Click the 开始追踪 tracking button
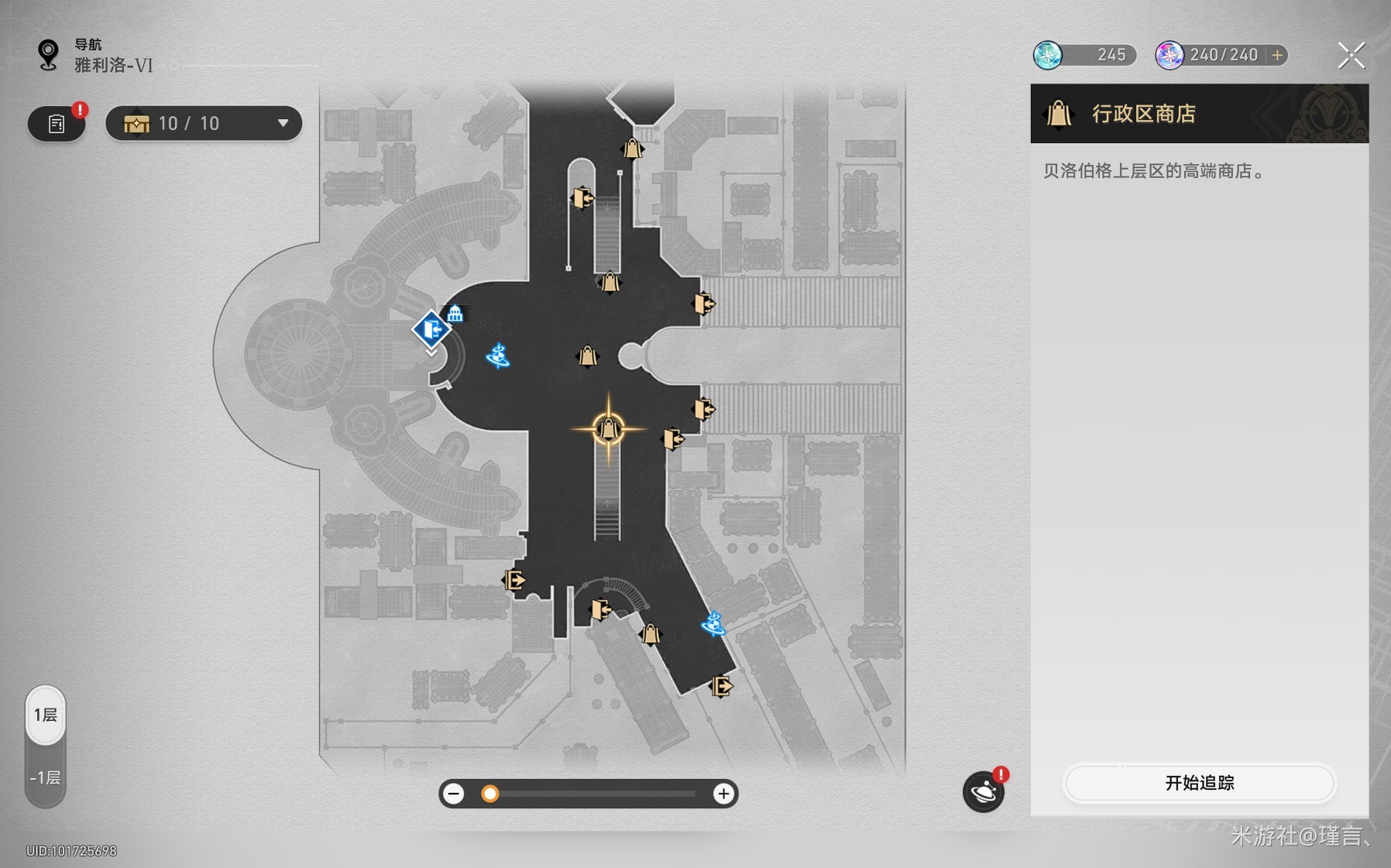Viewport: 1391px width, 868px height. tap(1199, 783)
